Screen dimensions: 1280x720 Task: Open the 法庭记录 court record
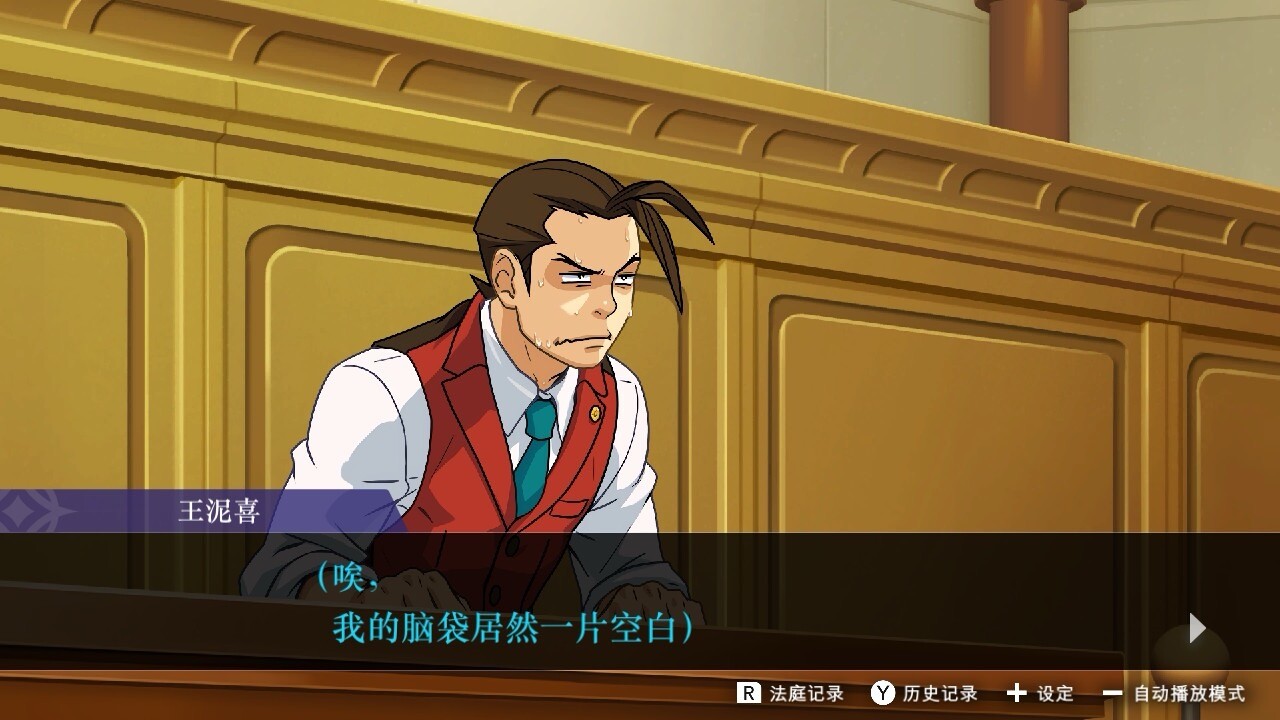791,693
